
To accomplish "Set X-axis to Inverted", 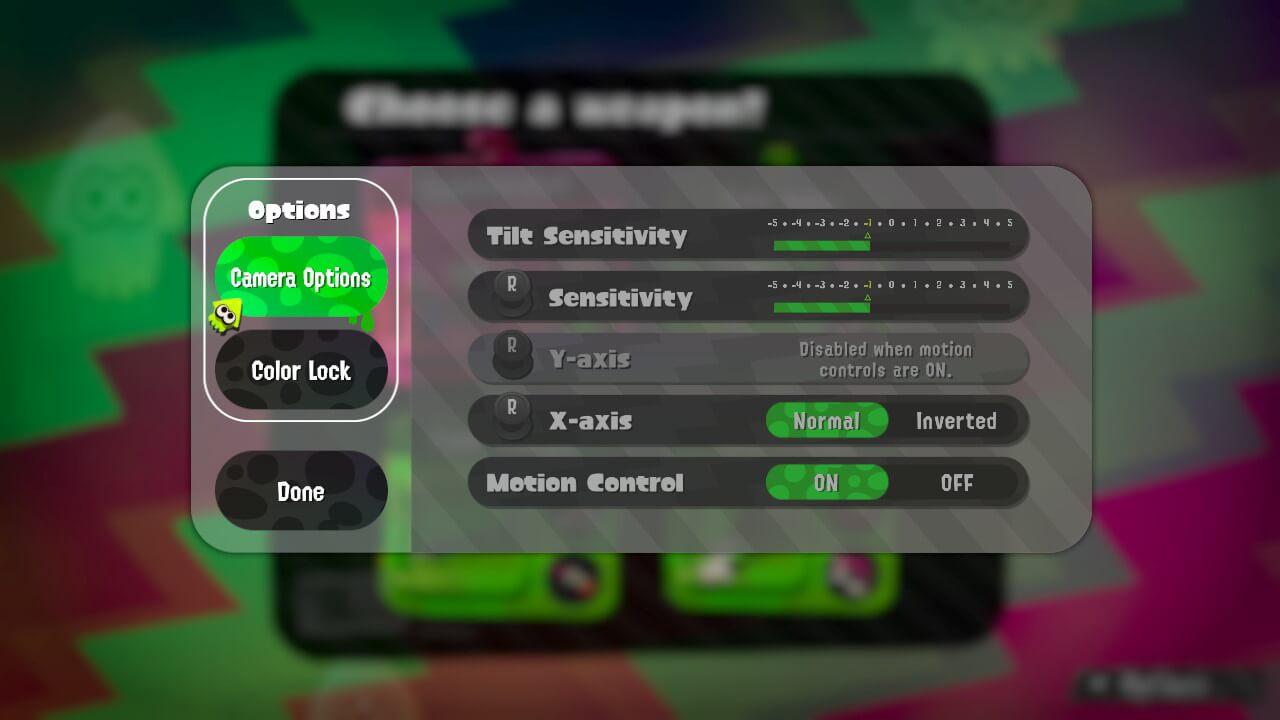I will [955, 421].
